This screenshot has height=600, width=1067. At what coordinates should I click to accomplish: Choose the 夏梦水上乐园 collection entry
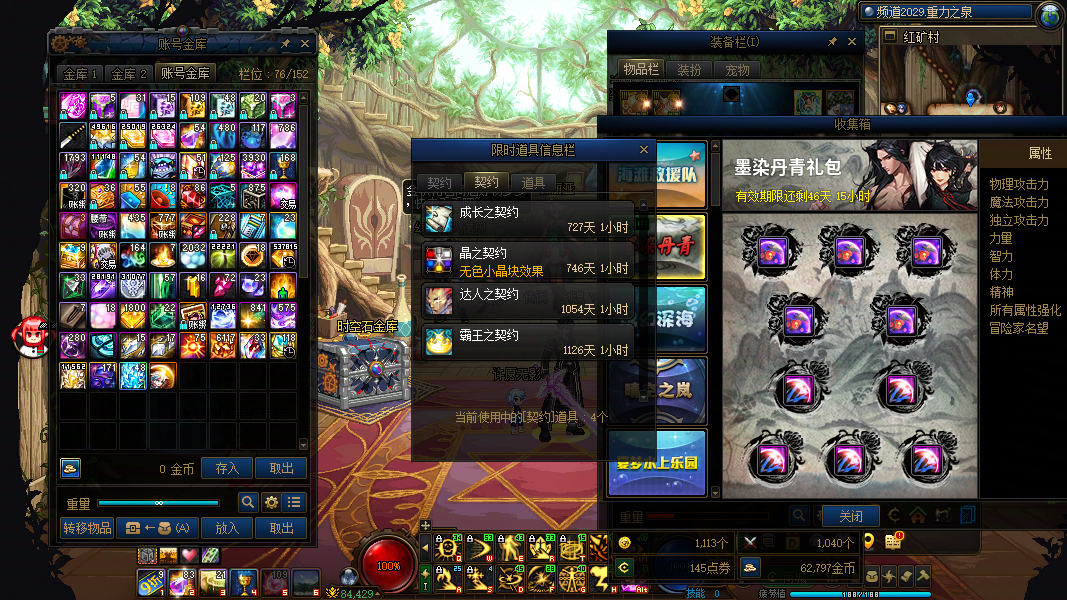[657, 462]
